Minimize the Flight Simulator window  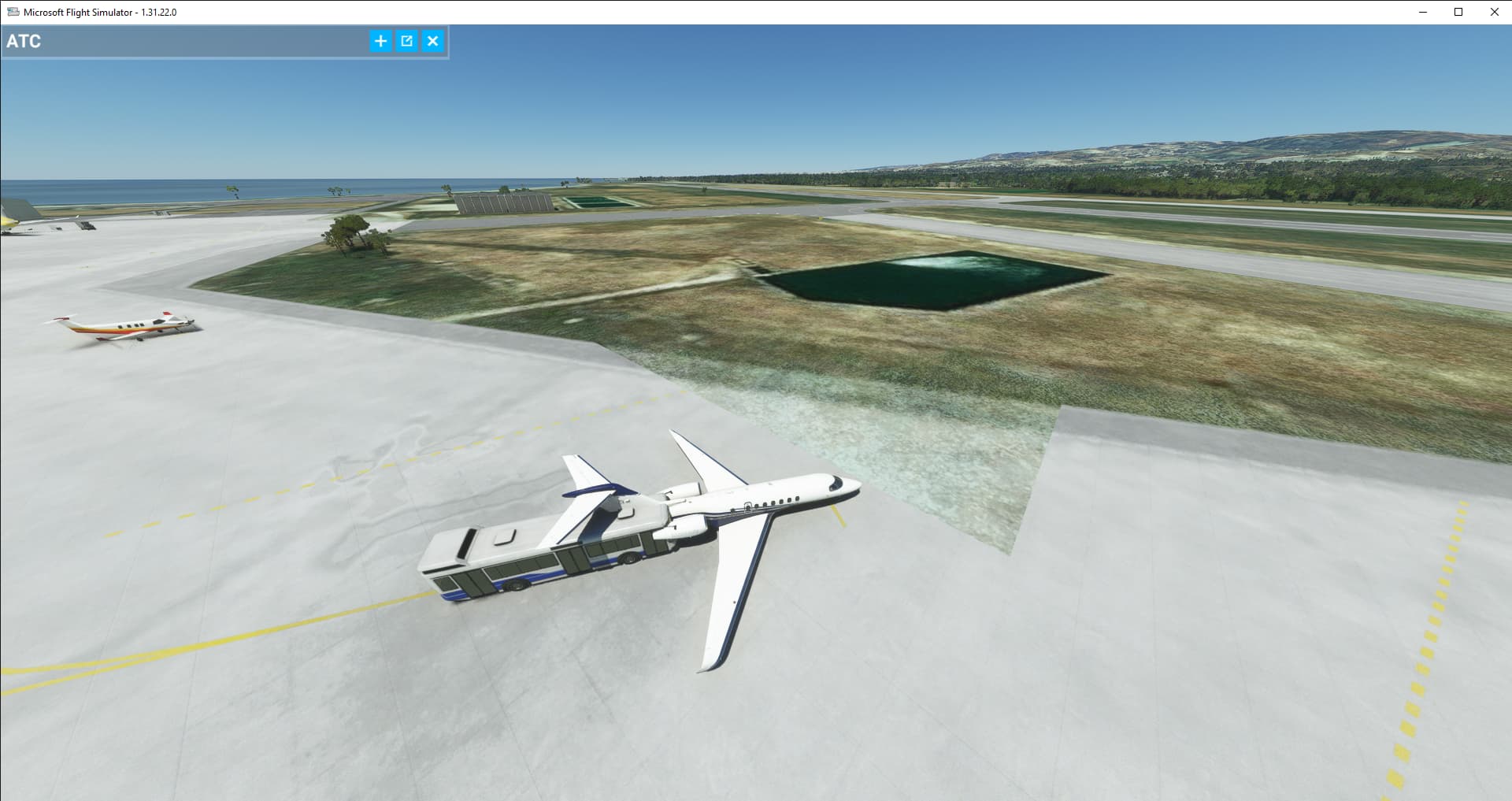click(1423, 12)
